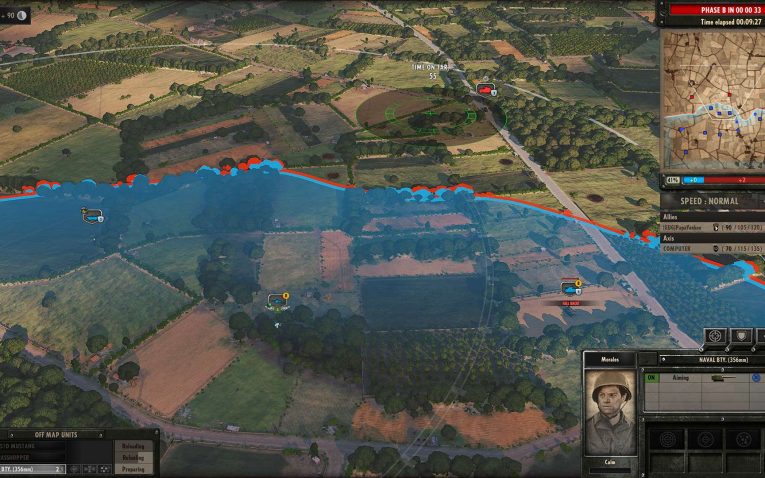Click the tactical minimap
765x478 pixels.
click(x=711, y=100)
